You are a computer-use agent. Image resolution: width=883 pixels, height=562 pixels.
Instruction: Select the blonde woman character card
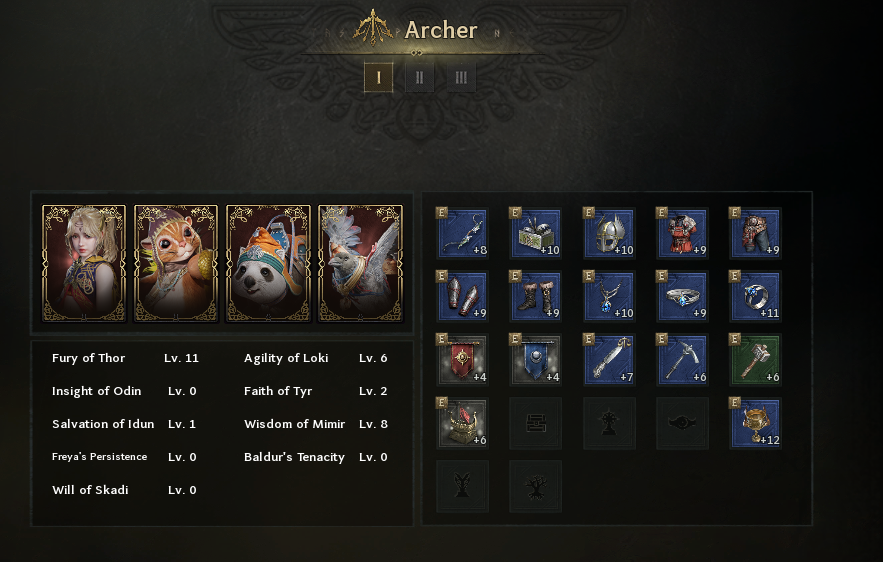84,263
